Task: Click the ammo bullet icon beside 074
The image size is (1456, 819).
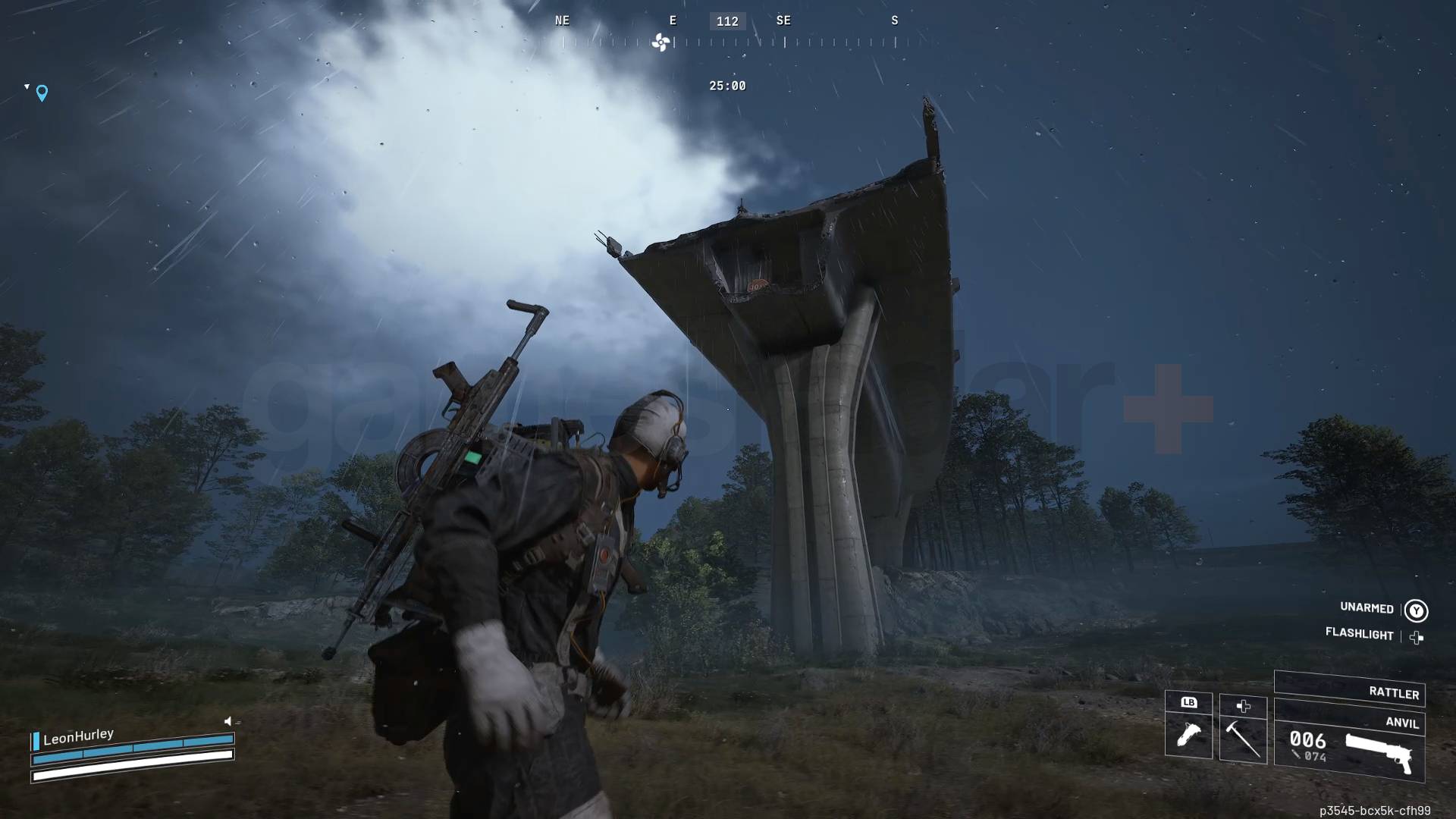Action: click(x=1296, y=755)
